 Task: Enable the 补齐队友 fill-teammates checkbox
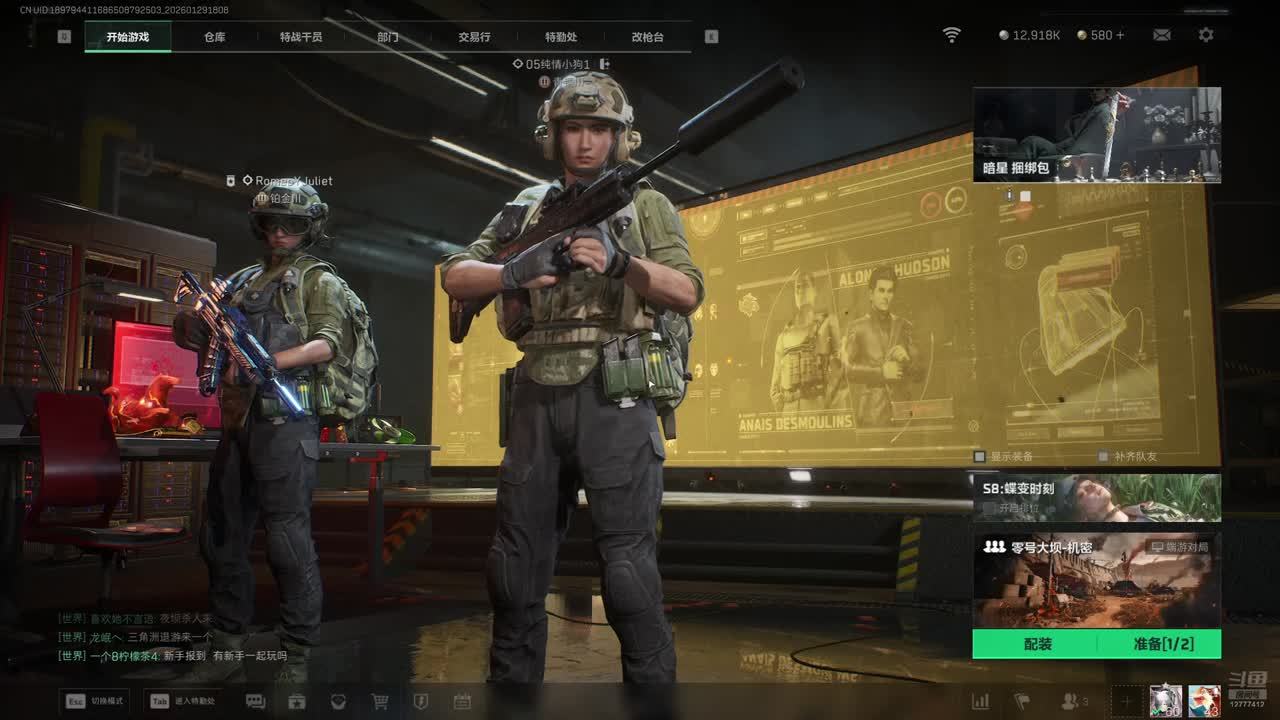click(x=1103, y=457)
